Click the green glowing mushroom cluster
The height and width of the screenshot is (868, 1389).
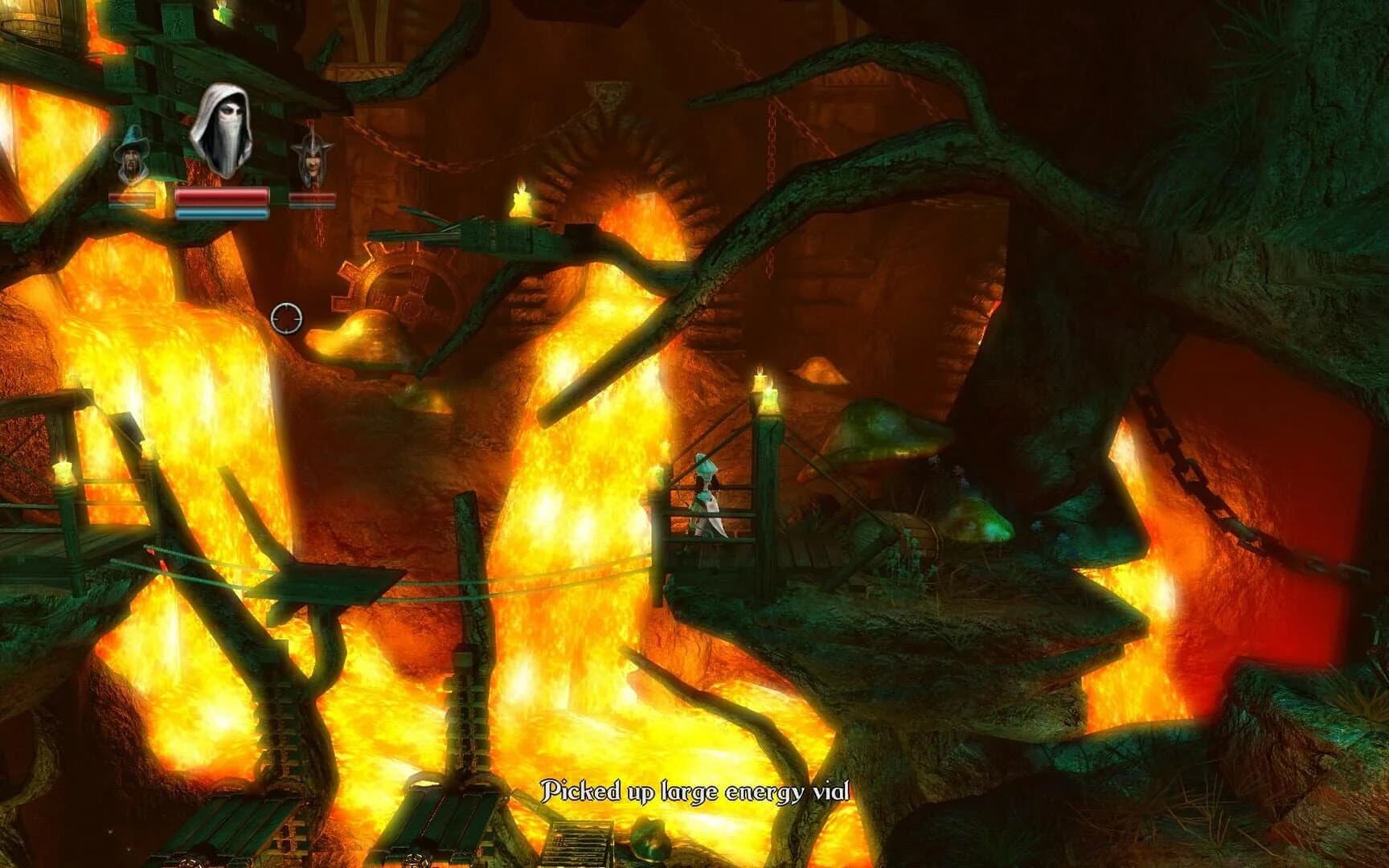click(x=989, y=518)
